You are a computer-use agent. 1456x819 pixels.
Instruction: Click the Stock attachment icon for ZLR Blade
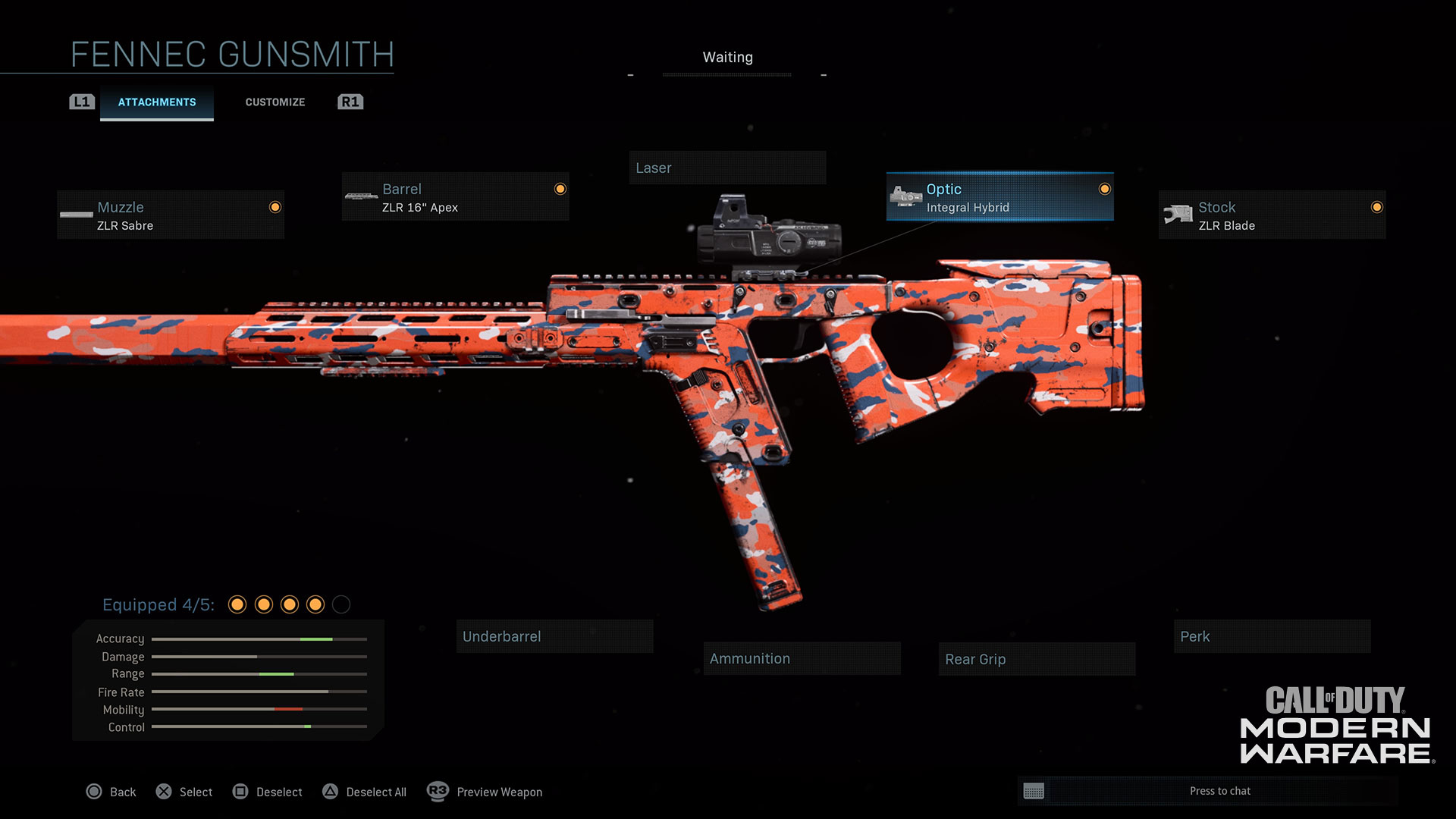(1177, 215)
